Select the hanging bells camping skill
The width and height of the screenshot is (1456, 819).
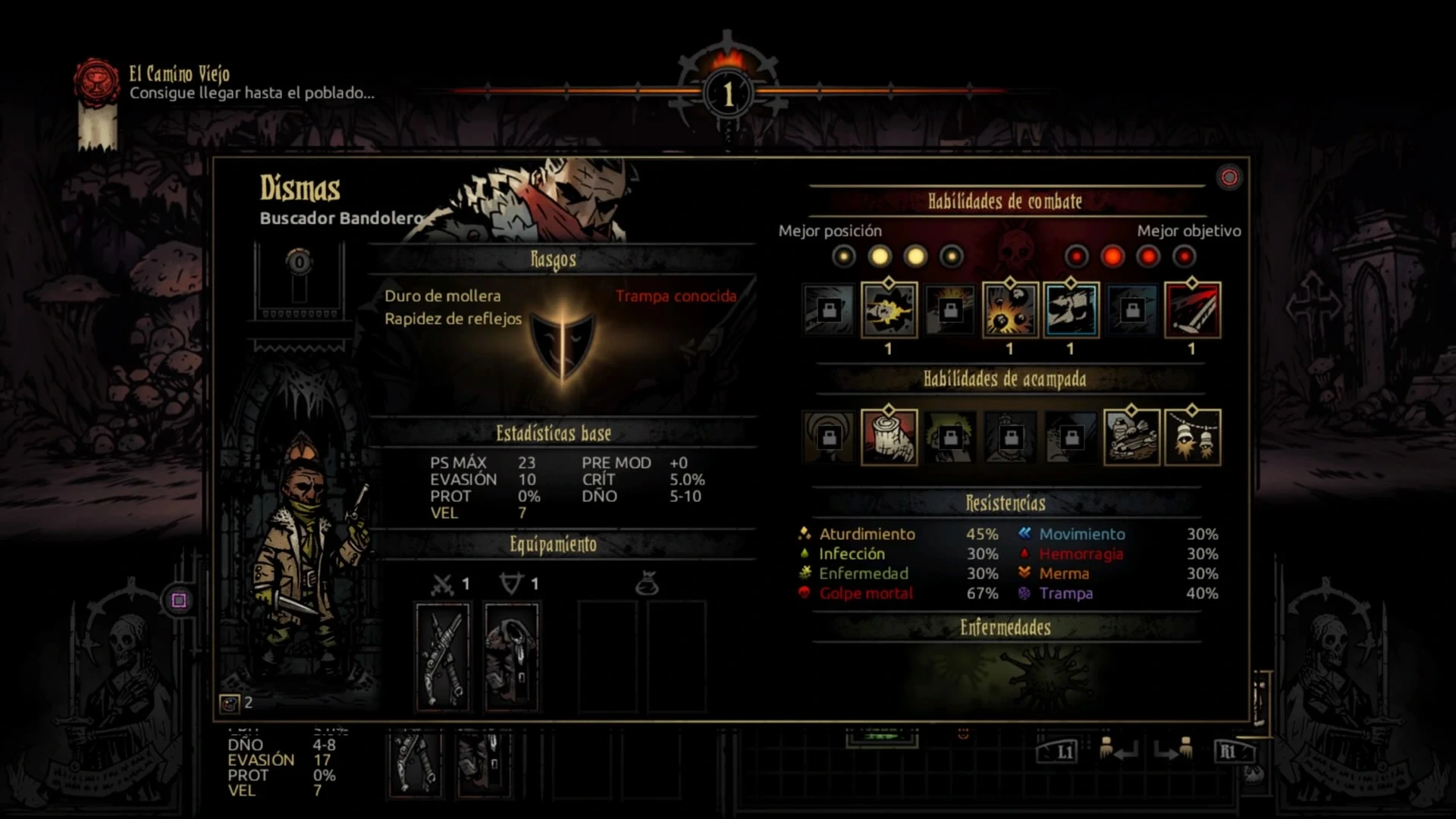point(1192,437)
